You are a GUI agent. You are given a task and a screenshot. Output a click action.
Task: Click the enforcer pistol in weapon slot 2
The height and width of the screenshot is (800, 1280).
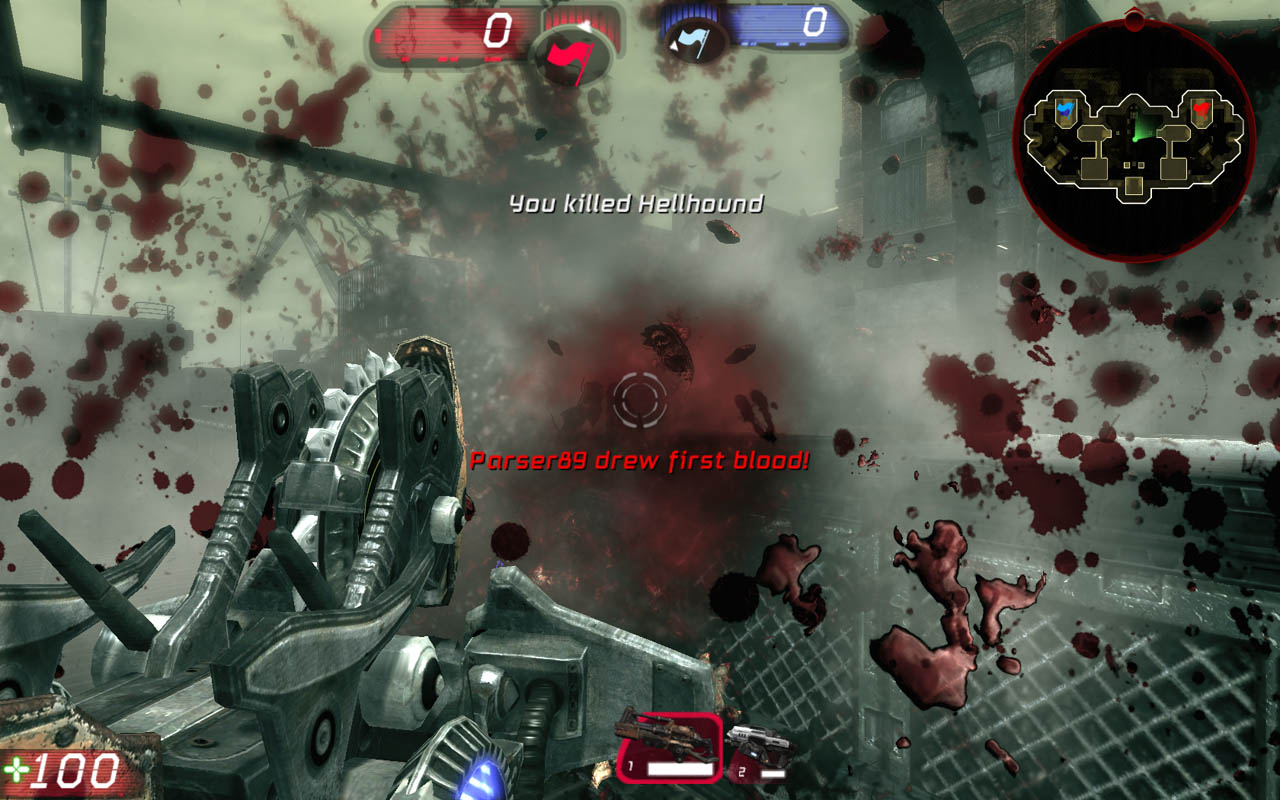[x=762, y=740]
